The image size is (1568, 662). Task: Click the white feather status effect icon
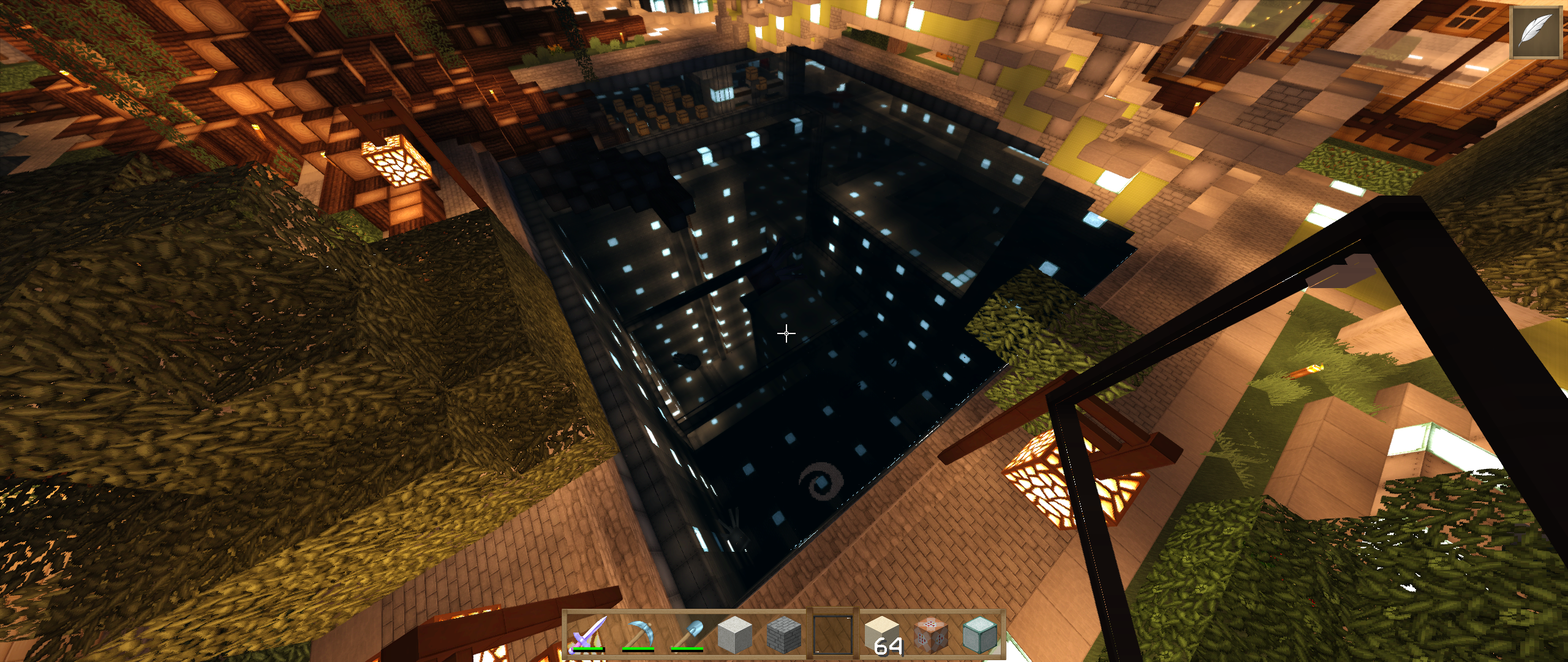1536,32
